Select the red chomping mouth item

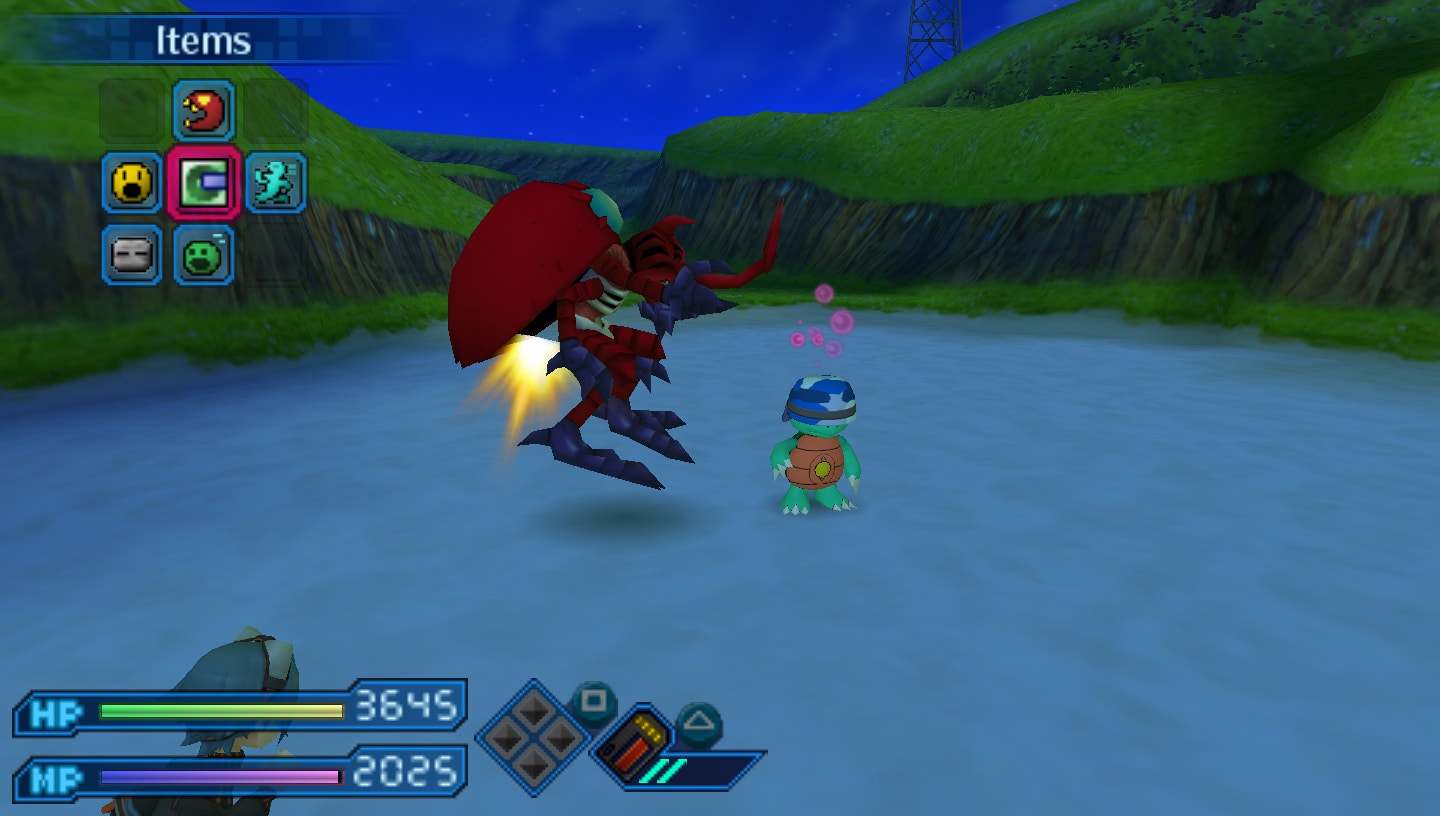(204, 110)
